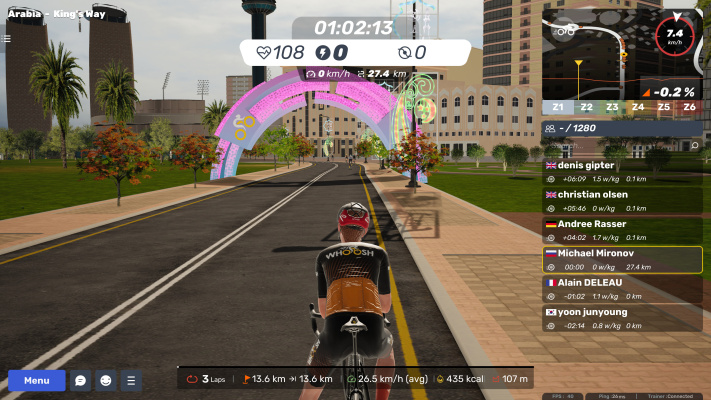Click the three-line list icon beside emotes
Screen dimensions: 711x400
(x=131, y=380)
